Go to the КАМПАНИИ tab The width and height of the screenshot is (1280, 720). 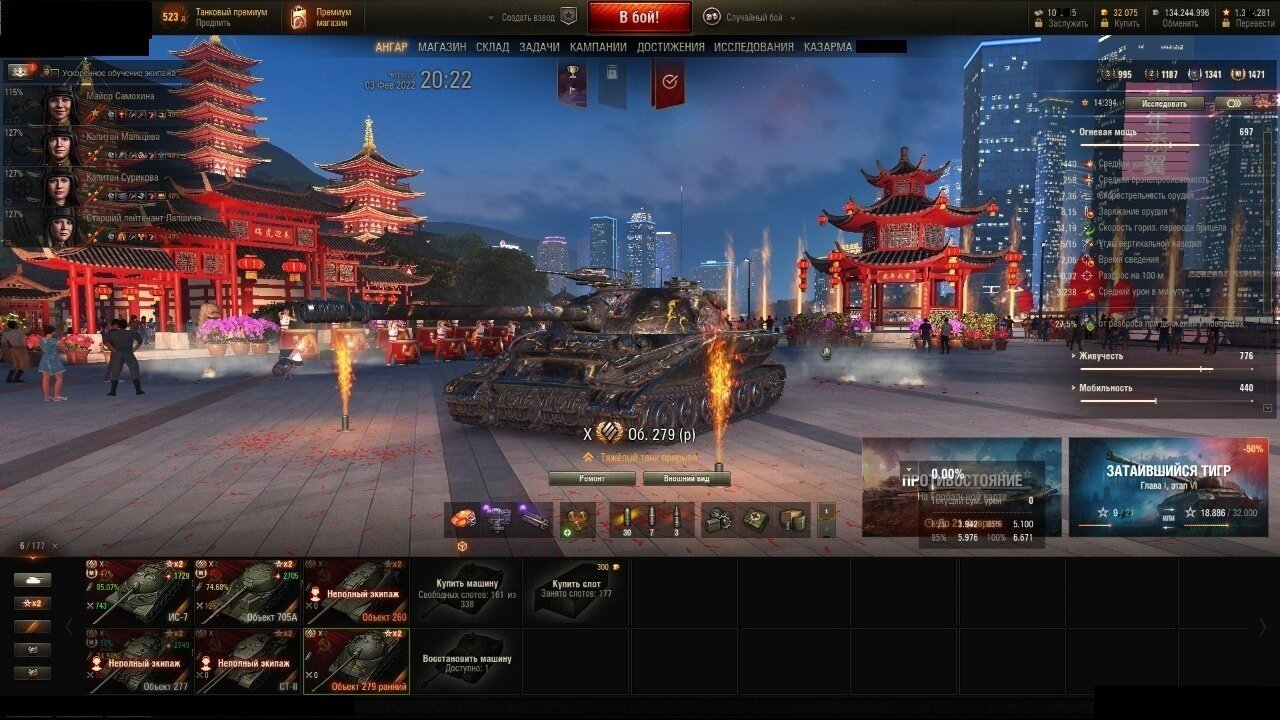(x=598, y=47)
